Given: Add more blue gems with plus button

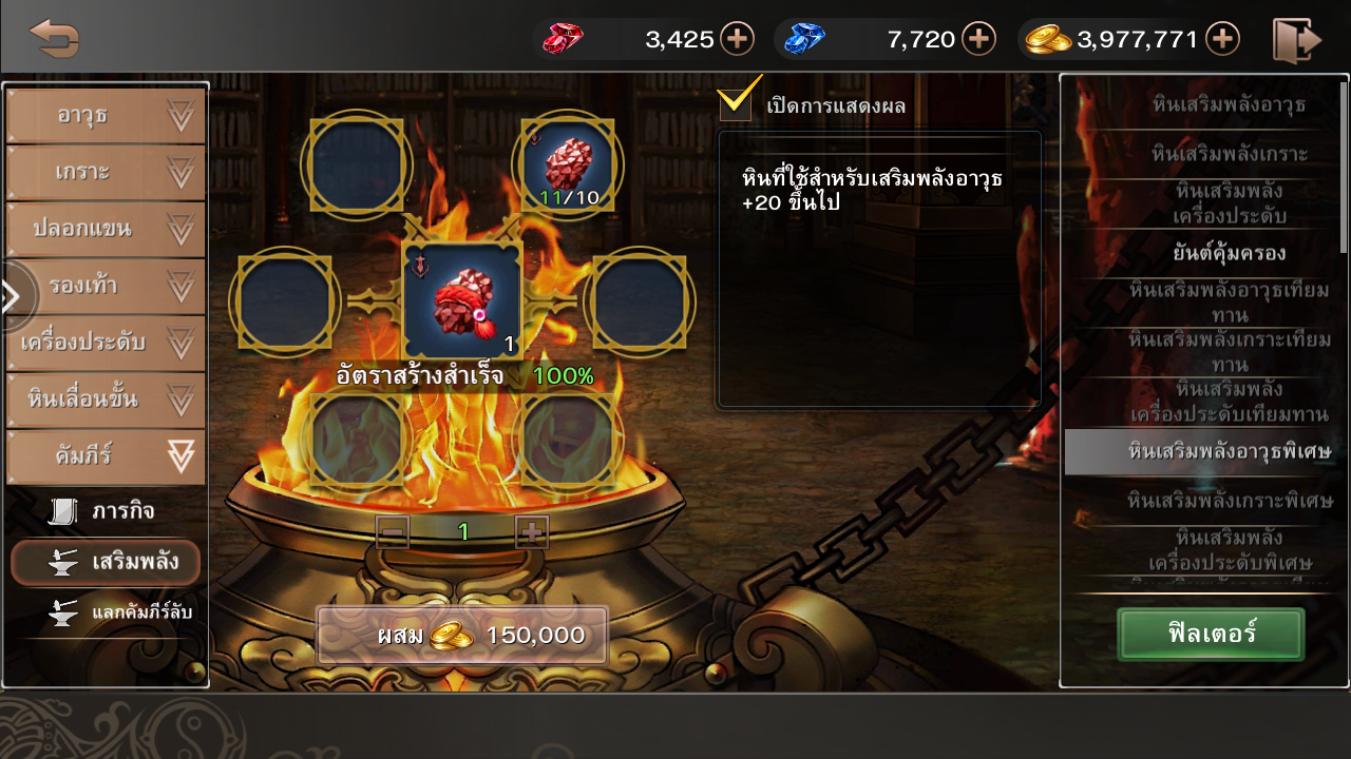Looking at the screenshot, I should point(978,39).
